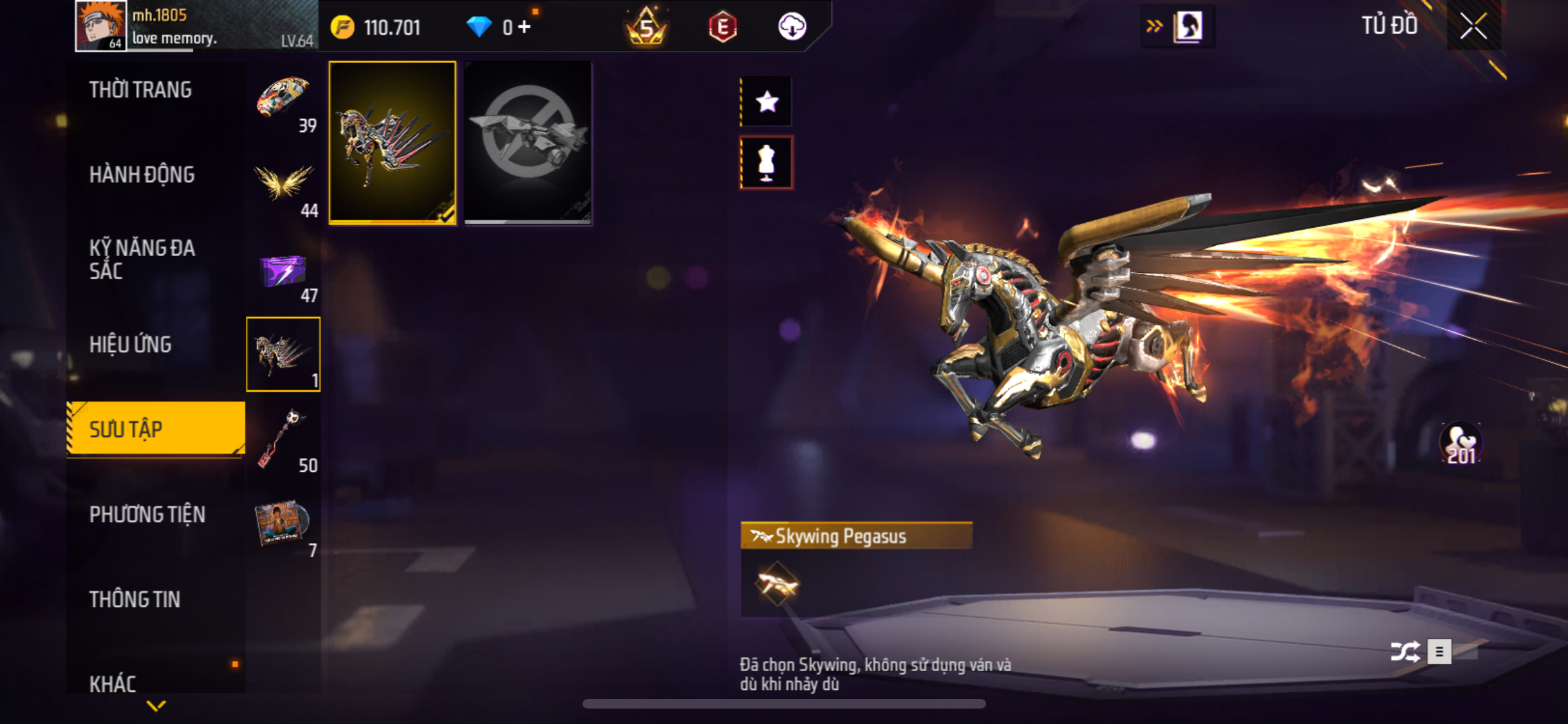
Task: Toggle the mannequin preview button
Action: click(x=767, y=162)
